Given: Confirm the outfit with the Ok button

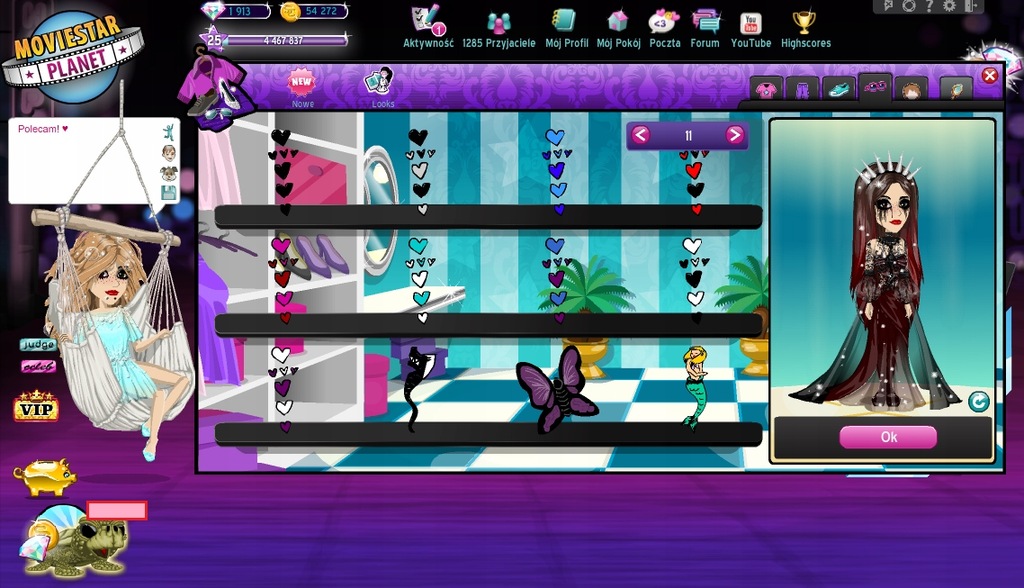Looking at the screenshot, I should pos(888,437).
